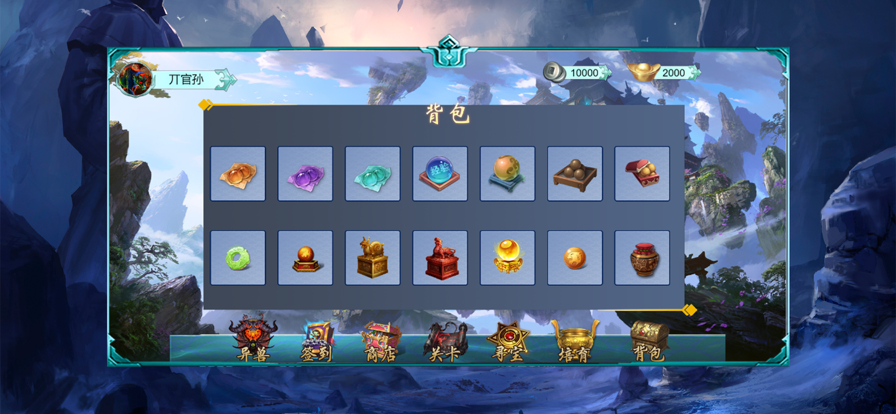This screenshot has width=896, height=414.
Task: Click the gold ingot currency icon
Action: coord(642,72)
